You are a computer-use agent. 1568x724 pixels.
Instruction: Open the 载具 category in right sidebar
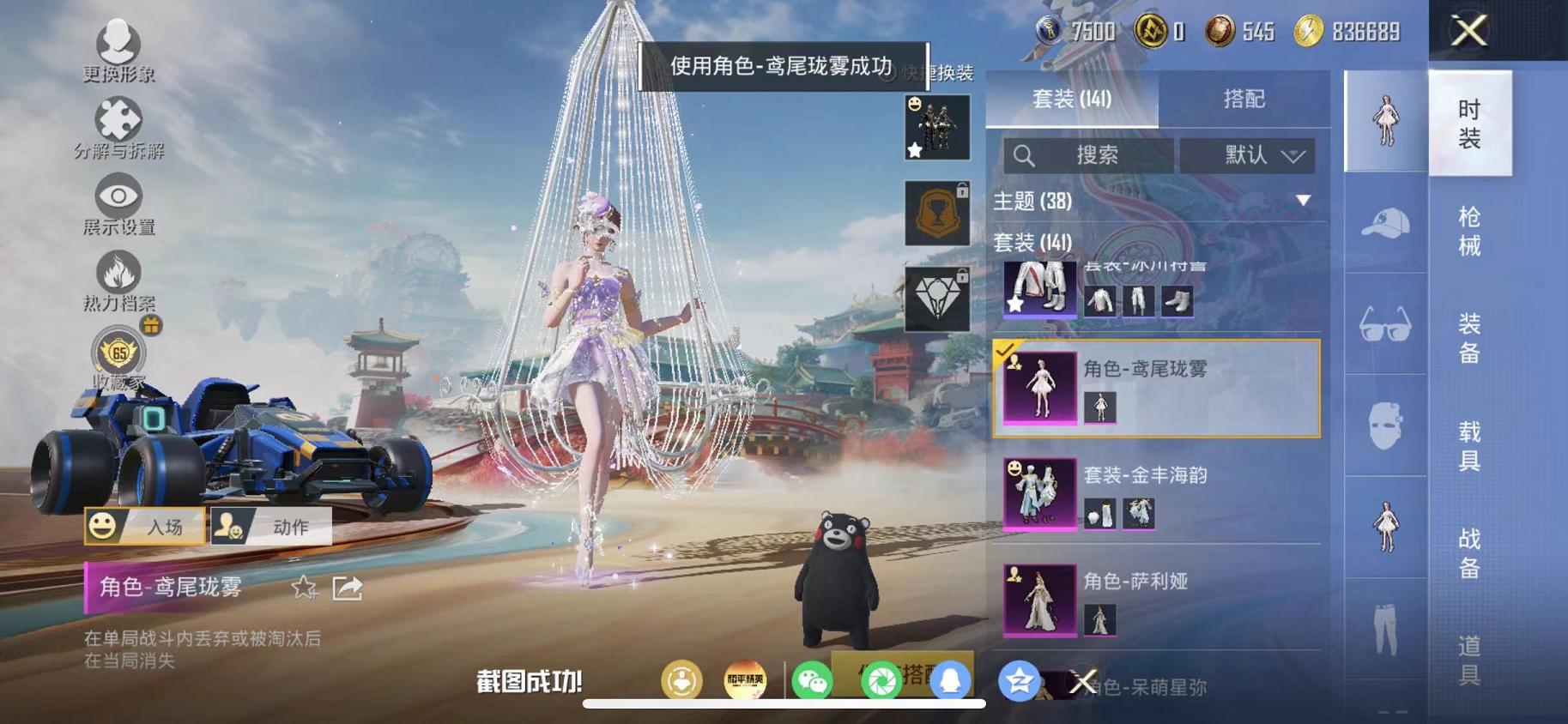point(1469,446)
